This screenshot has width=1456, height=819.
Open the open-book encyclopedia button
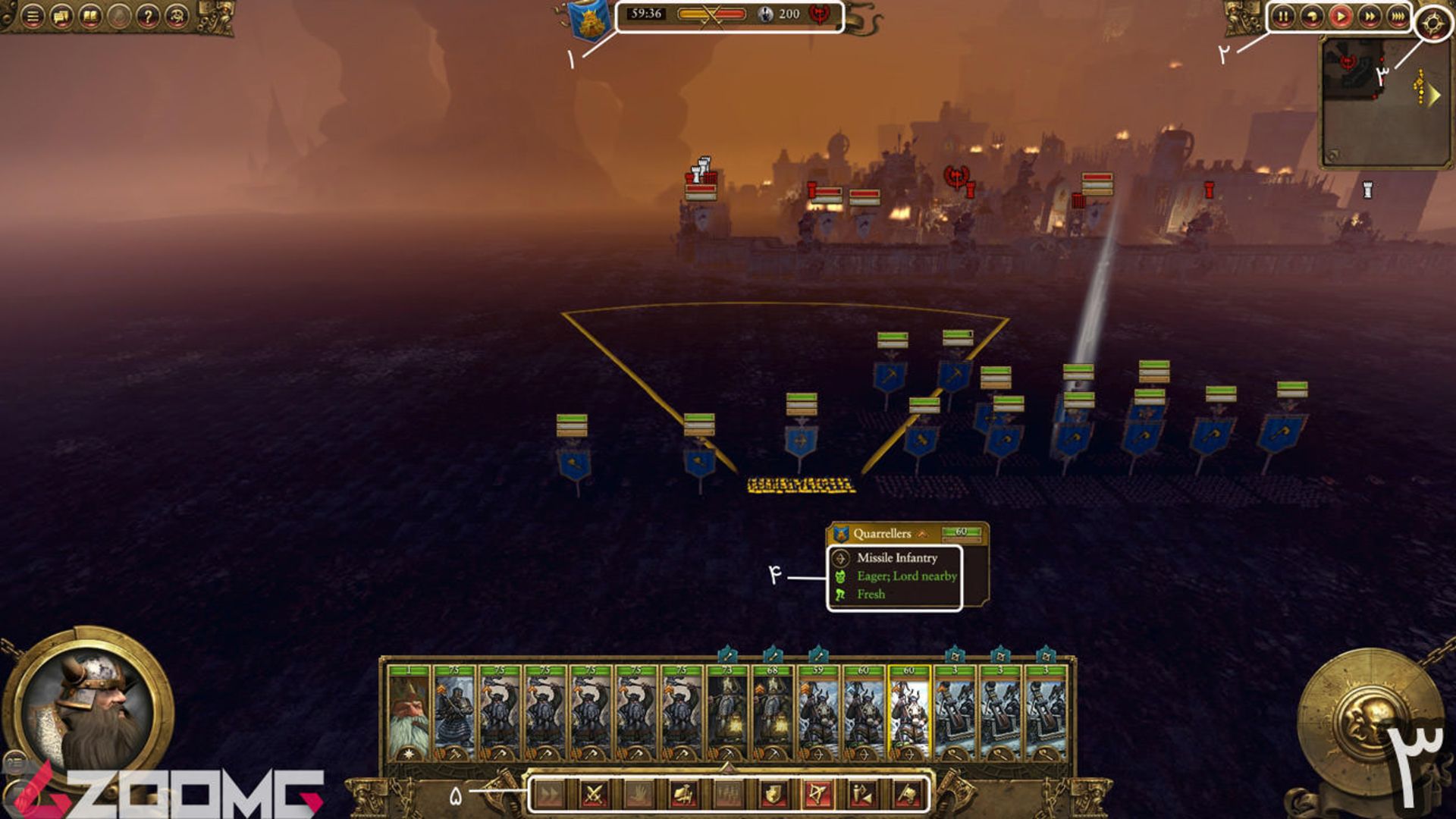pos(90,16)
